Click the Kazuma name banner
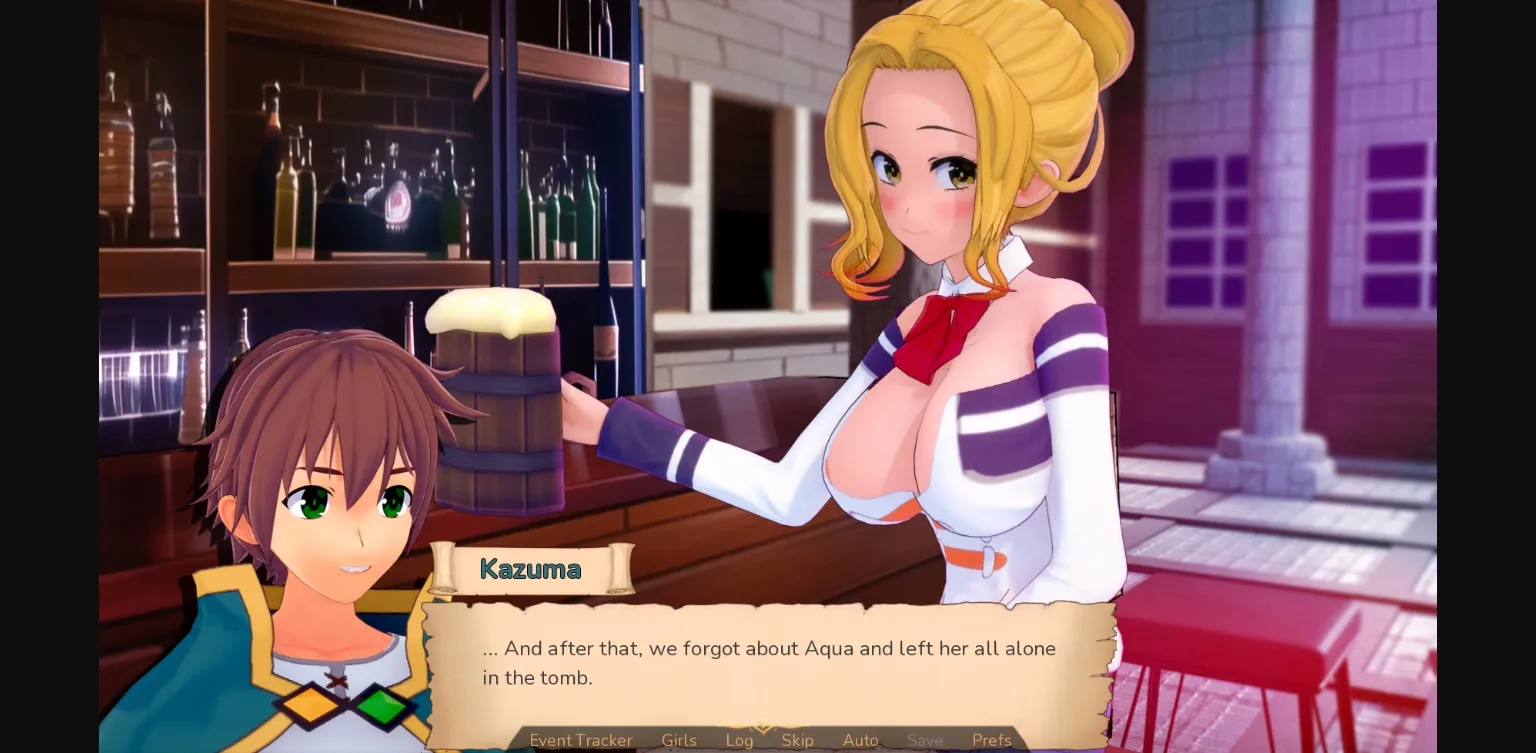This screenshot has width=1536, height=753. [531, 569]
